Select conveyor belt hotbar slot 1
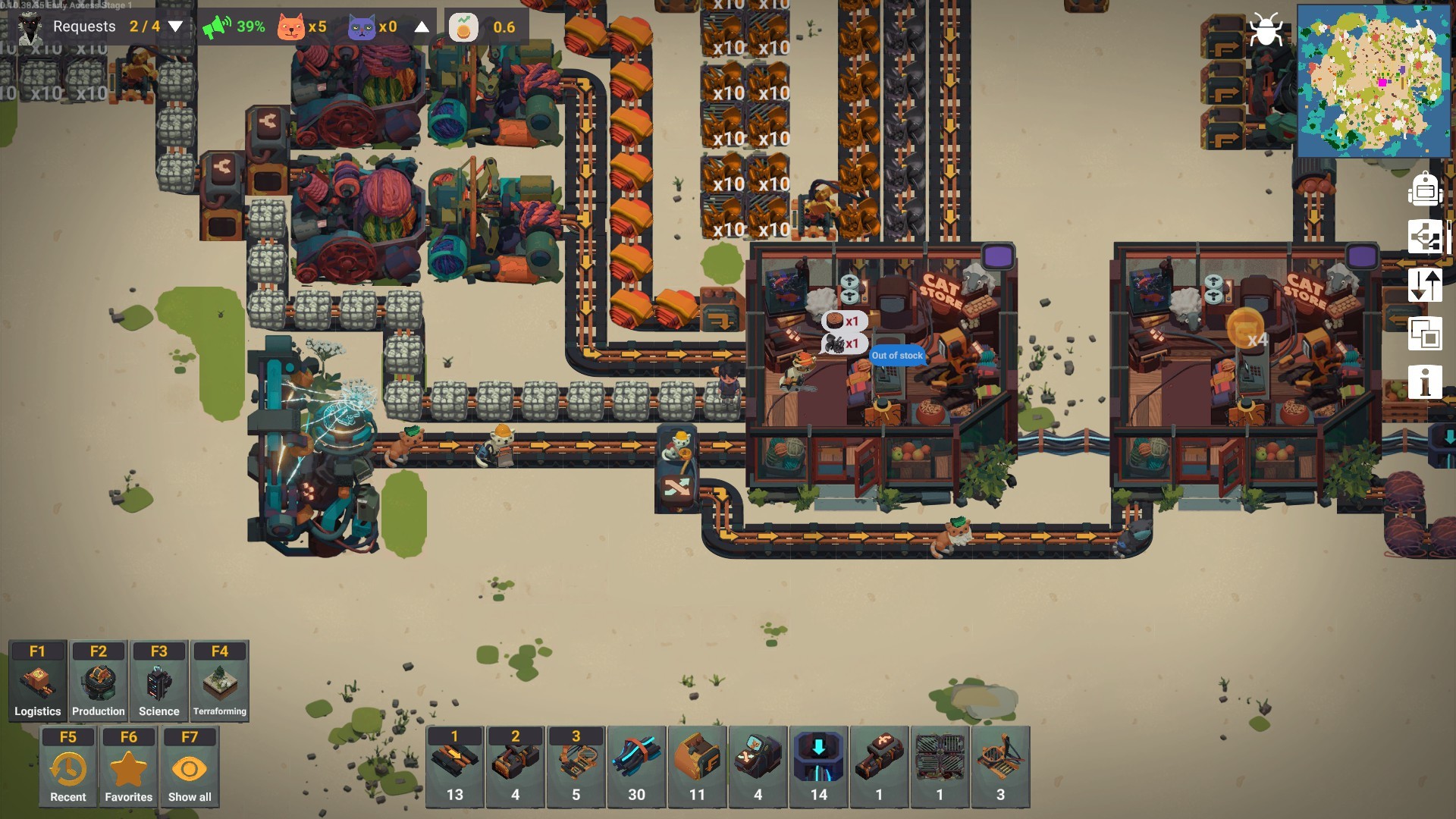1456x819 pixels. coord(455,767)
